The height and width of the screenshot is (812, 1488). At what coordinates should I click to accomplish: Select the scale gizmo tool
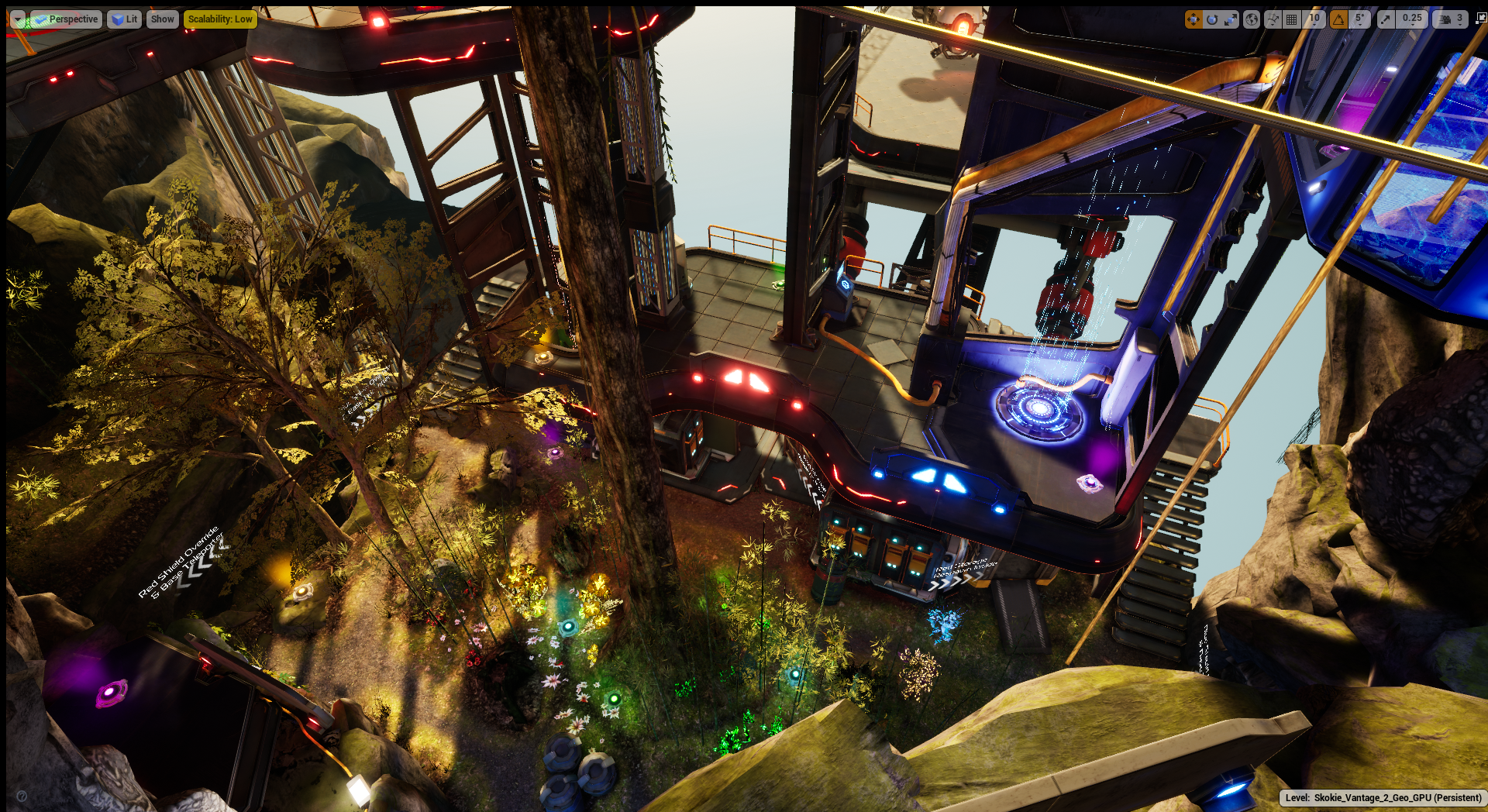(x=1231, y=19)
